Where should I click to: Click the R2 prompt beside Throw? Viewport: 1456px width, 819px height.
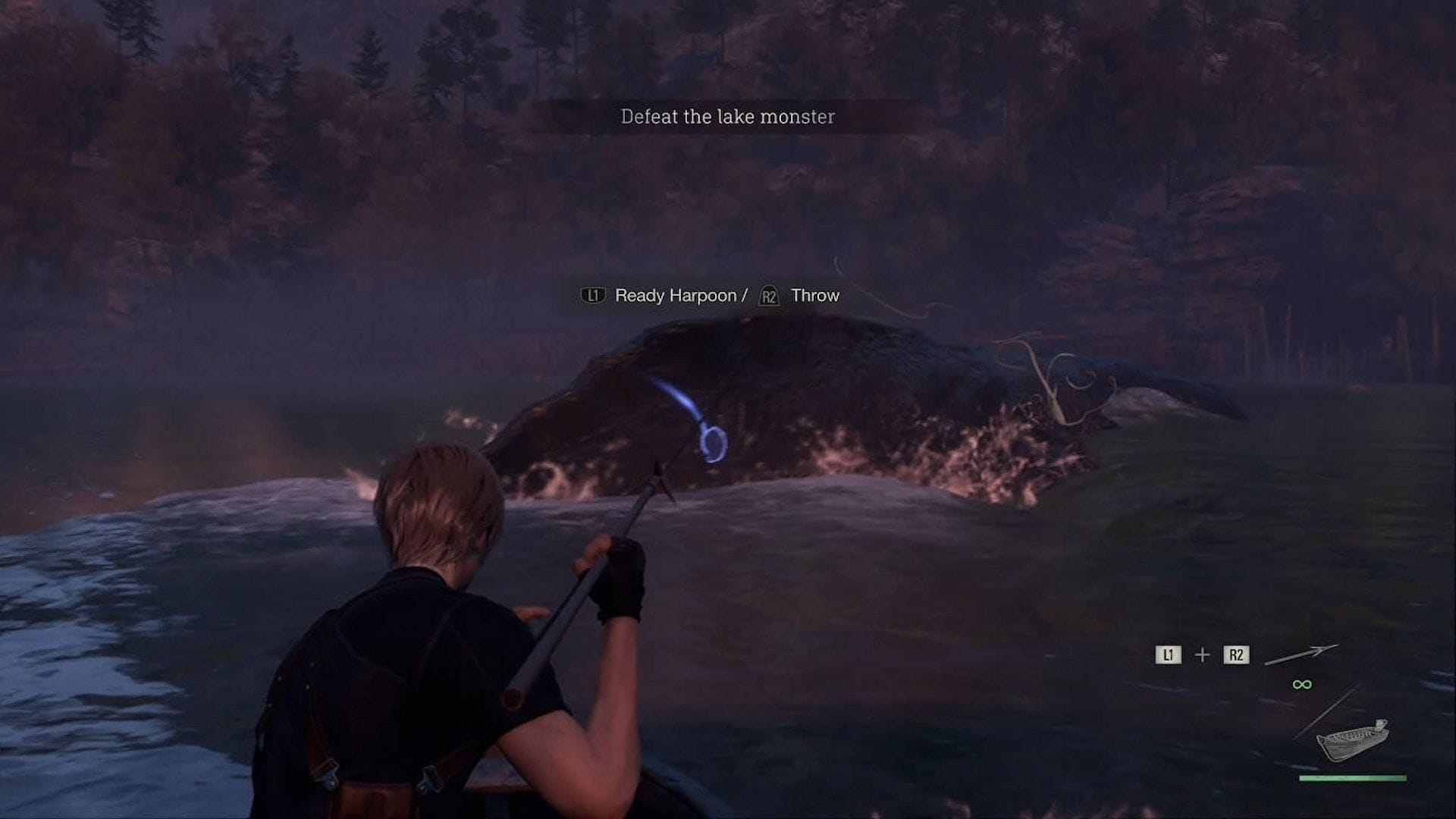[x=768, y=296]
